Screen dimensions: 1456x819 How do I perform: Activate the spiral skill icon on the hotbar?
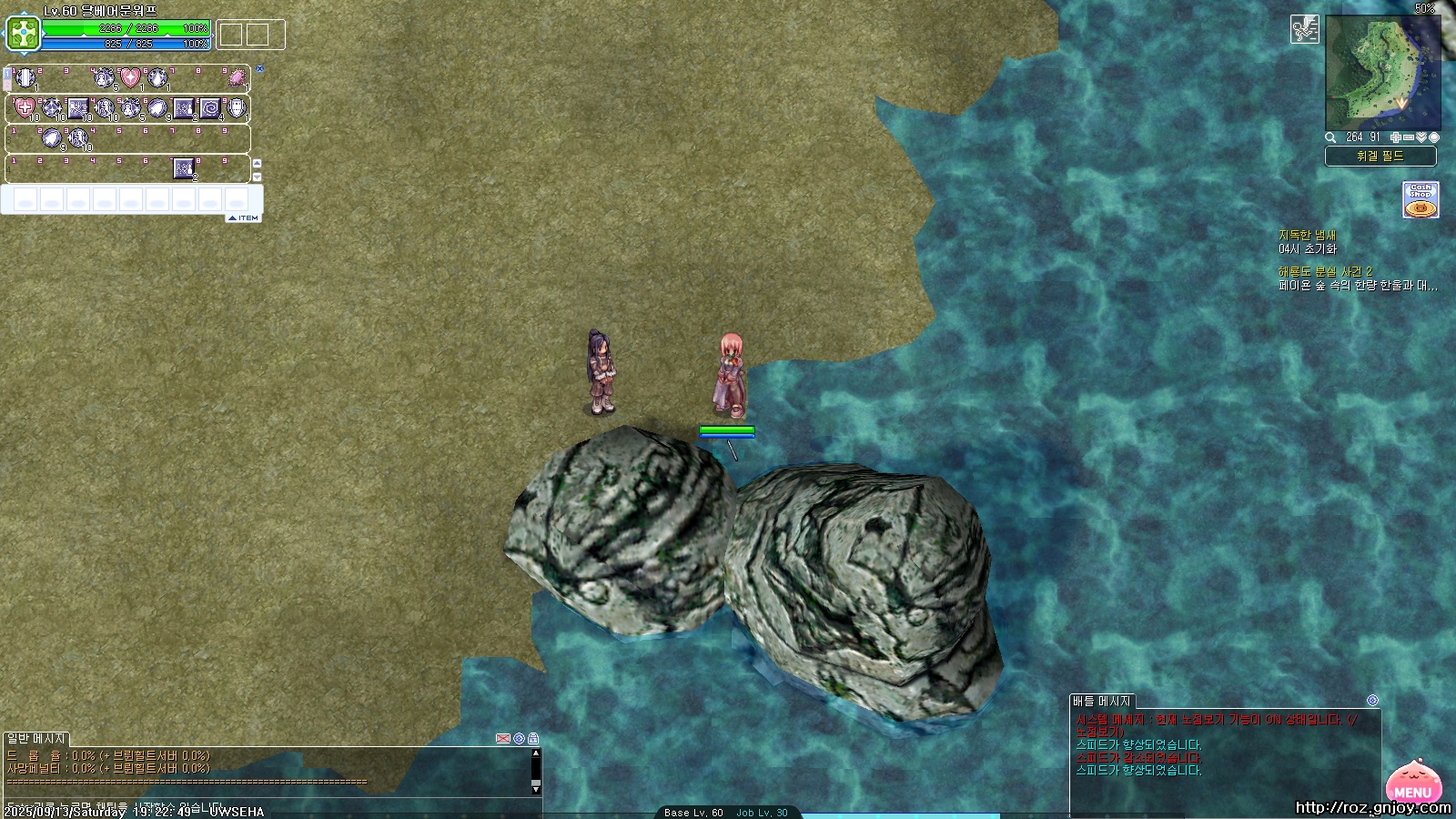pyautogui.click(x=210, y=109)
